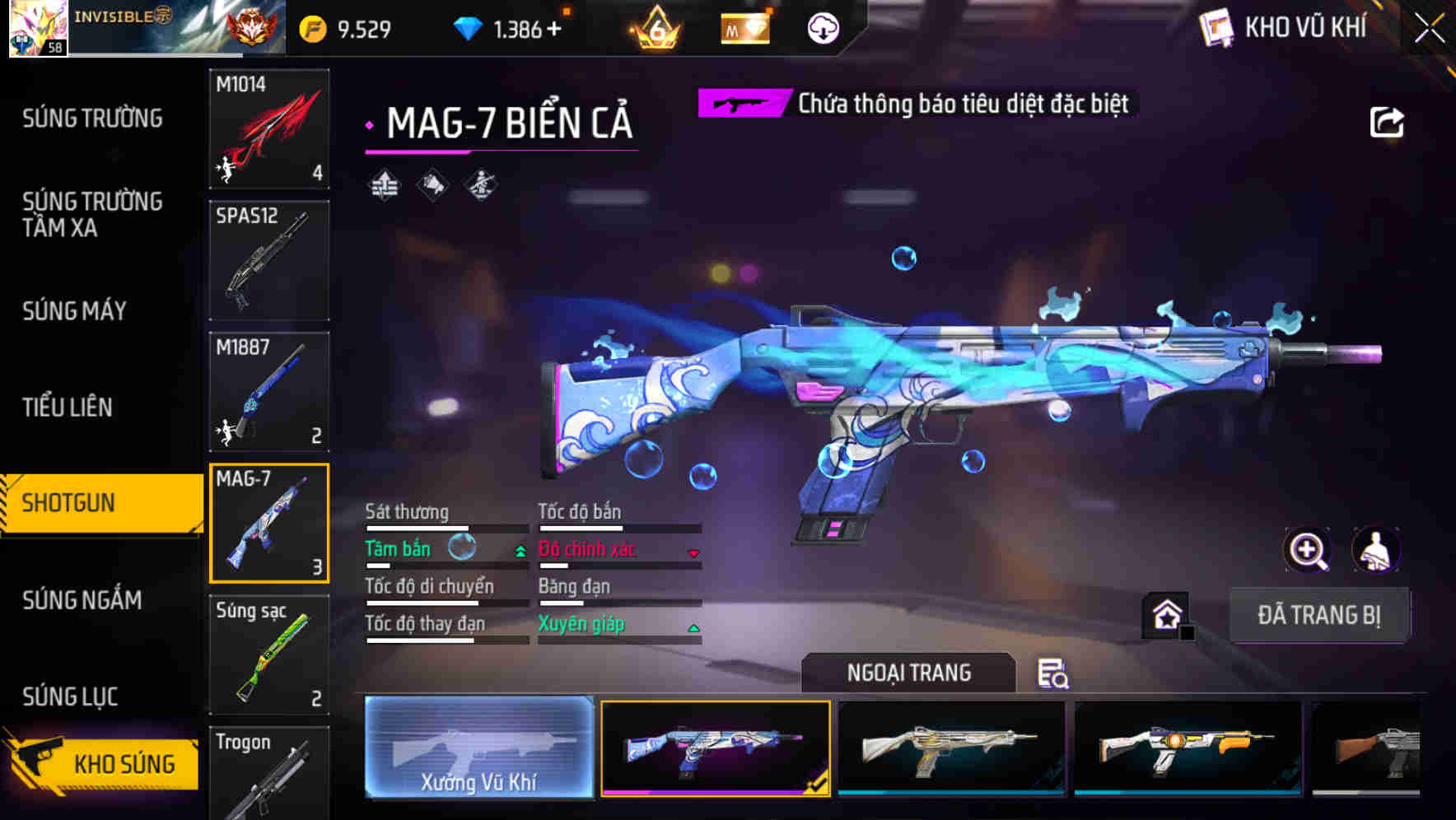The height and width of the screenshot is (820, 1456).
Task: Choose the white and gold MAG-7 skin
Action: point(951,748)
